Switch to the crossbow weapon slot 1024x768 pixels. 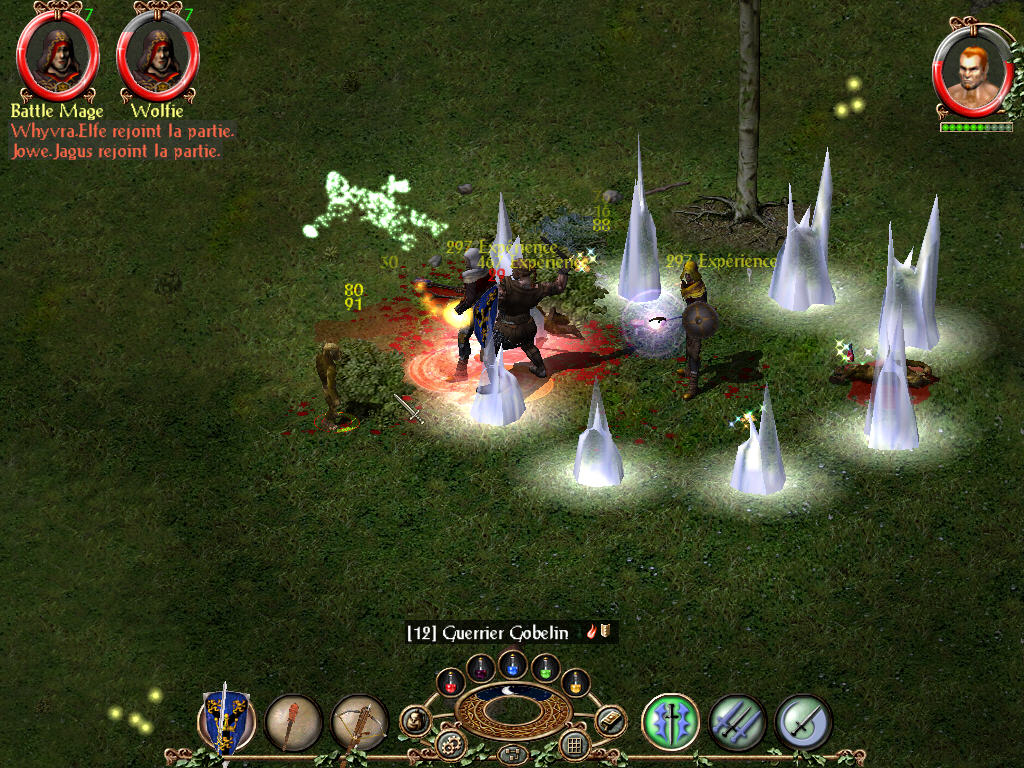(359, 722)
